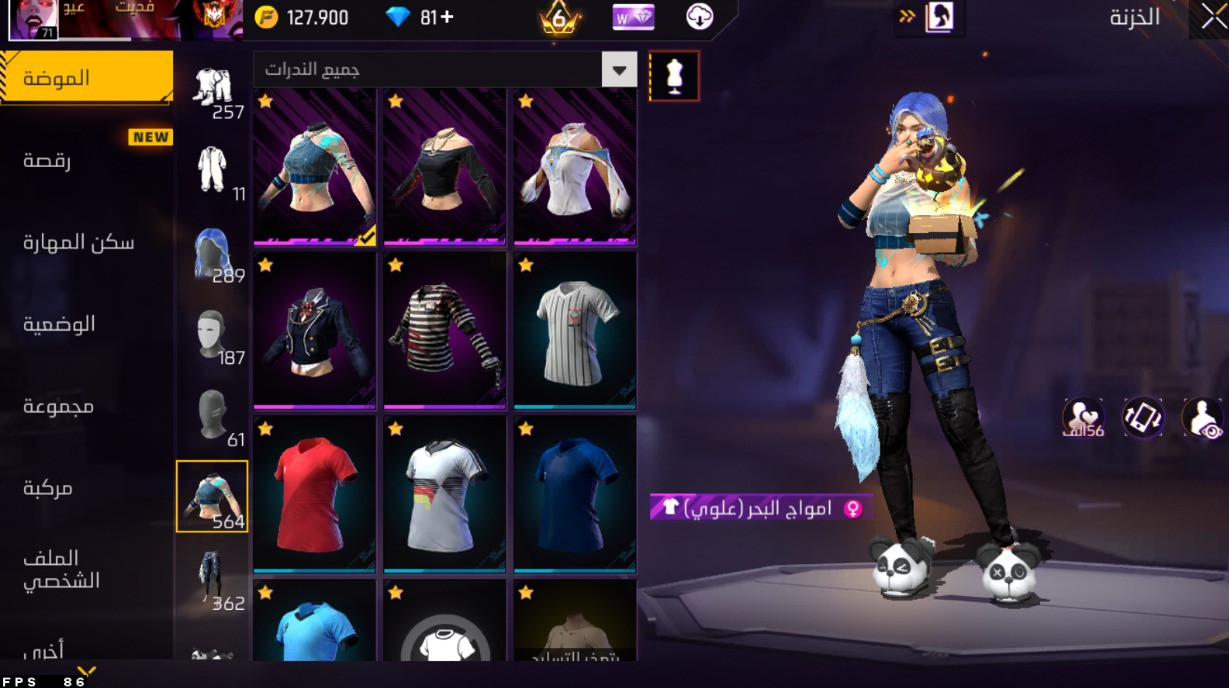Select the الوضعية tab

pos(59,324)
